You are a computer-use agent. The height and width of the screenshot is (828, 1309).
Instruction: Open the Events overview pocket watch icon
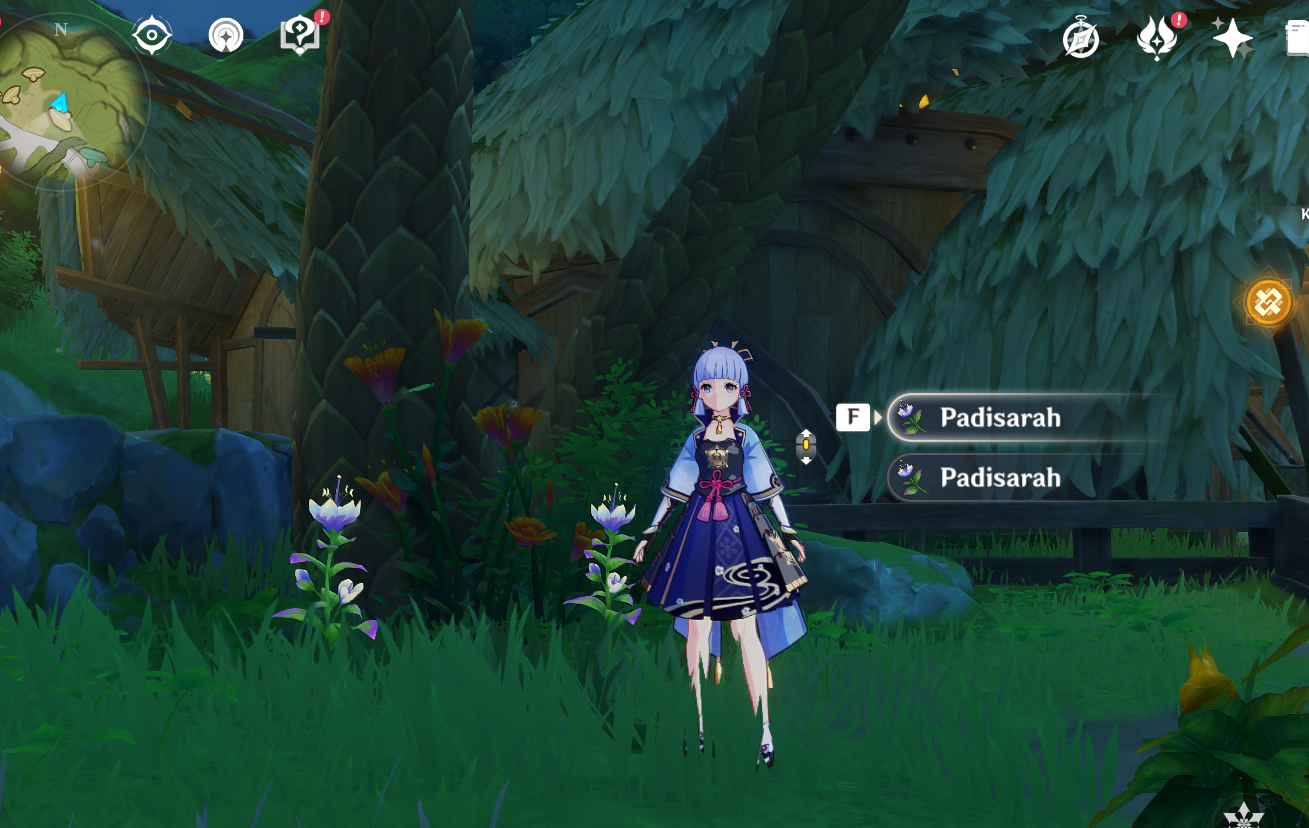(x=1081, y=38)
